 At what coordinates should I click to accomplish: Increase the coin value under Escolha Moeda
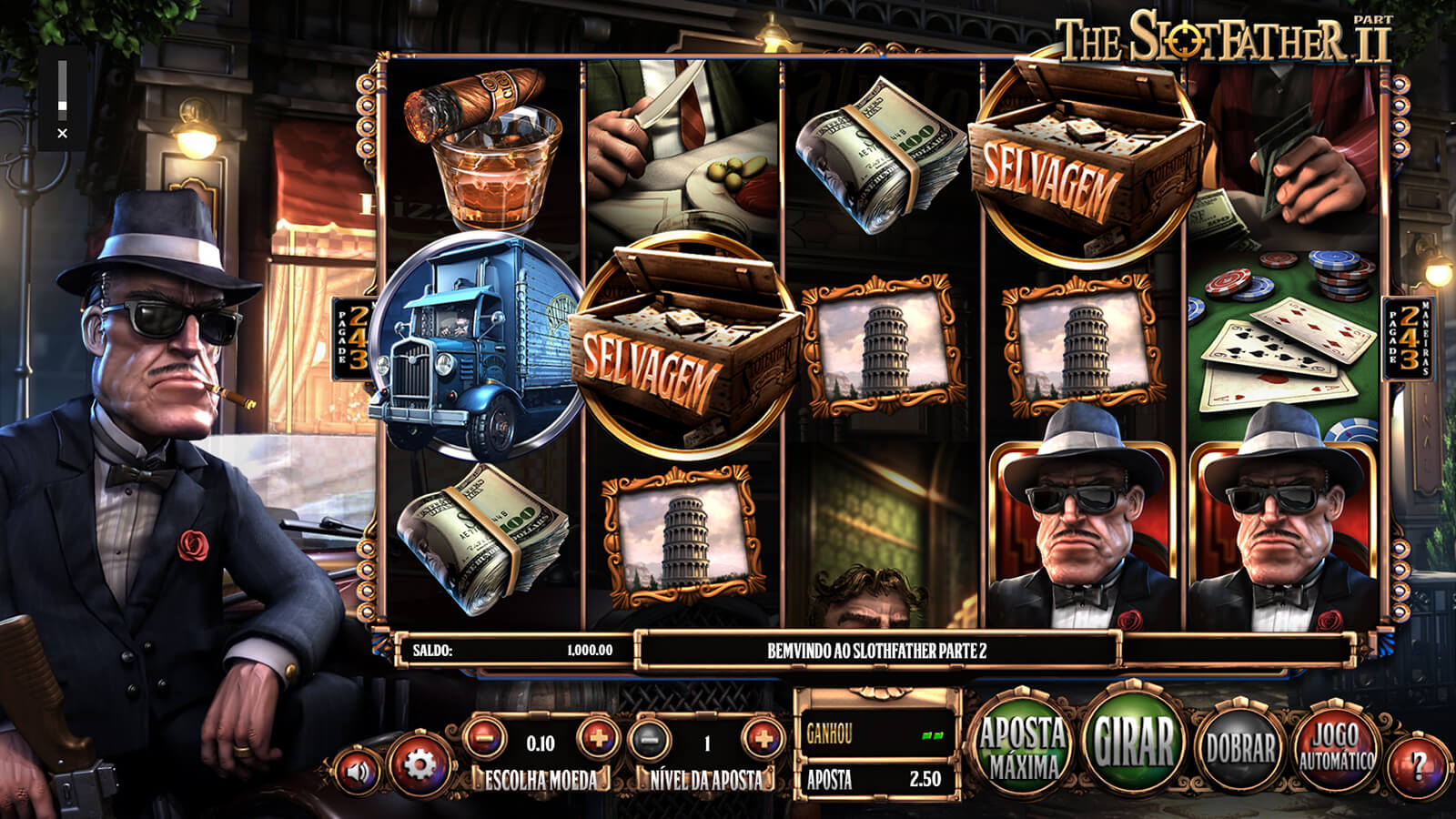click(x=598, y=738)
